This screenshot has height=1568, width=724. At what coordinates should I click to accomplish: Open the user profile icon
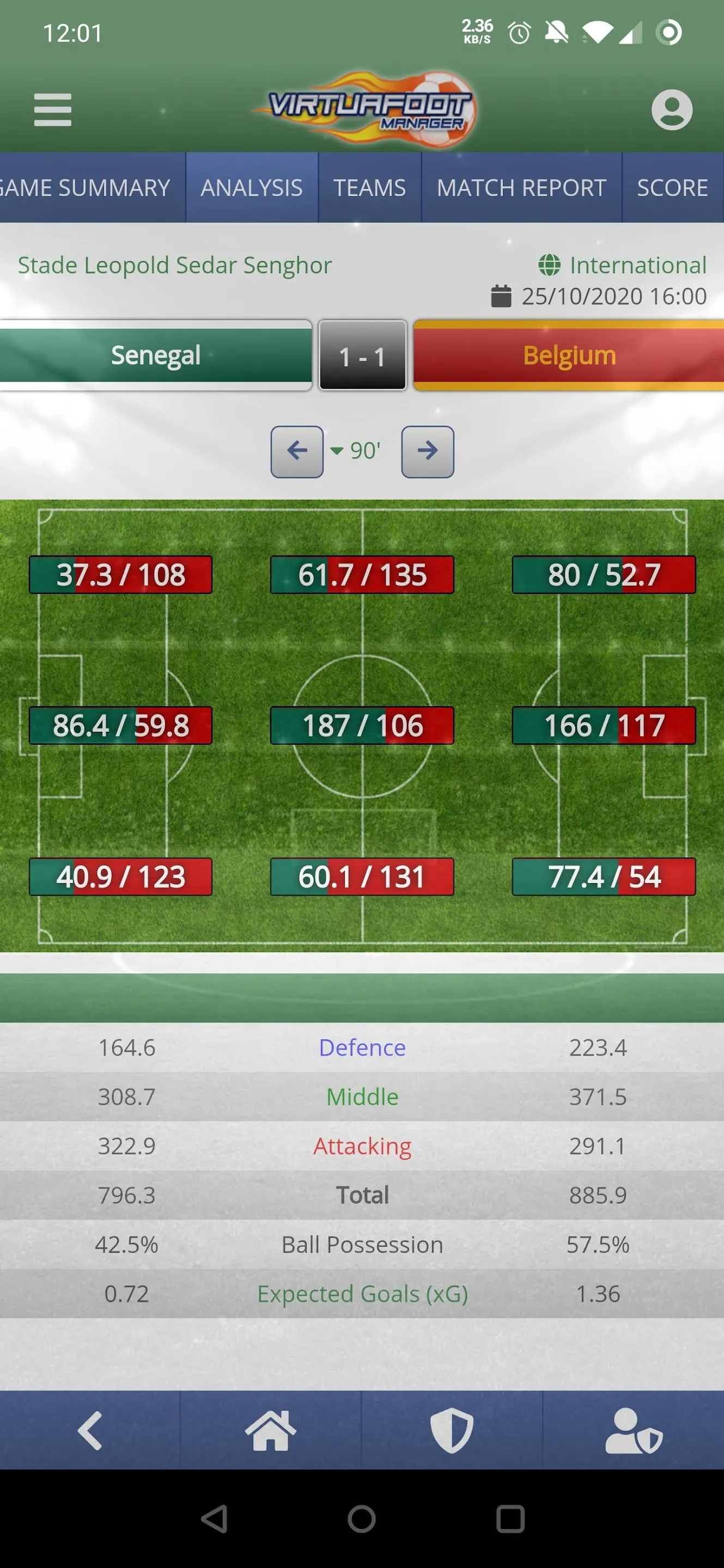pos(672,109)
